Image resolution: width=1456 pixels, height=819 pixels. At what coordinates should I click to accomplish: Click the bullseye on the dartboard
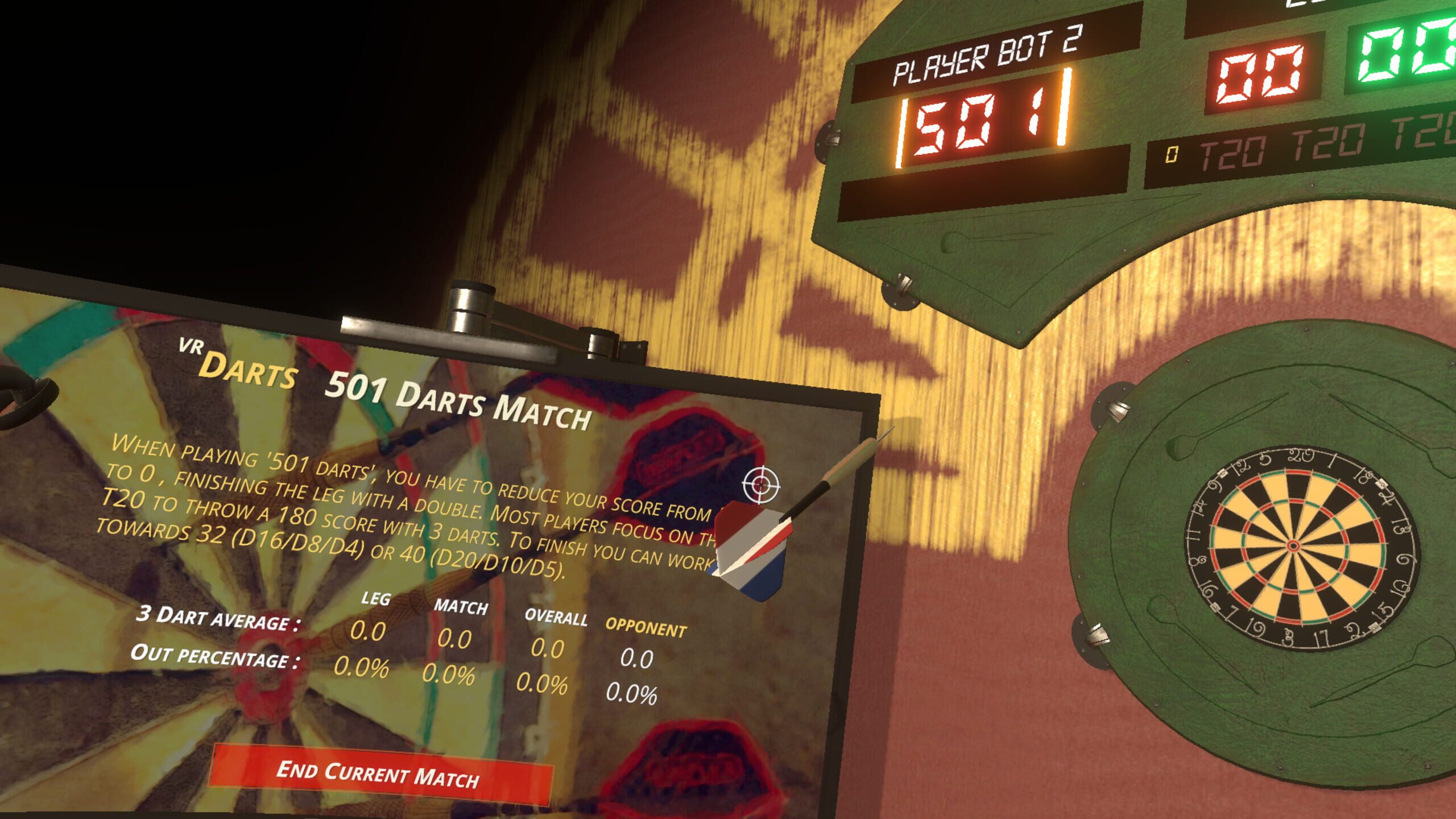tap(1292, 544)
